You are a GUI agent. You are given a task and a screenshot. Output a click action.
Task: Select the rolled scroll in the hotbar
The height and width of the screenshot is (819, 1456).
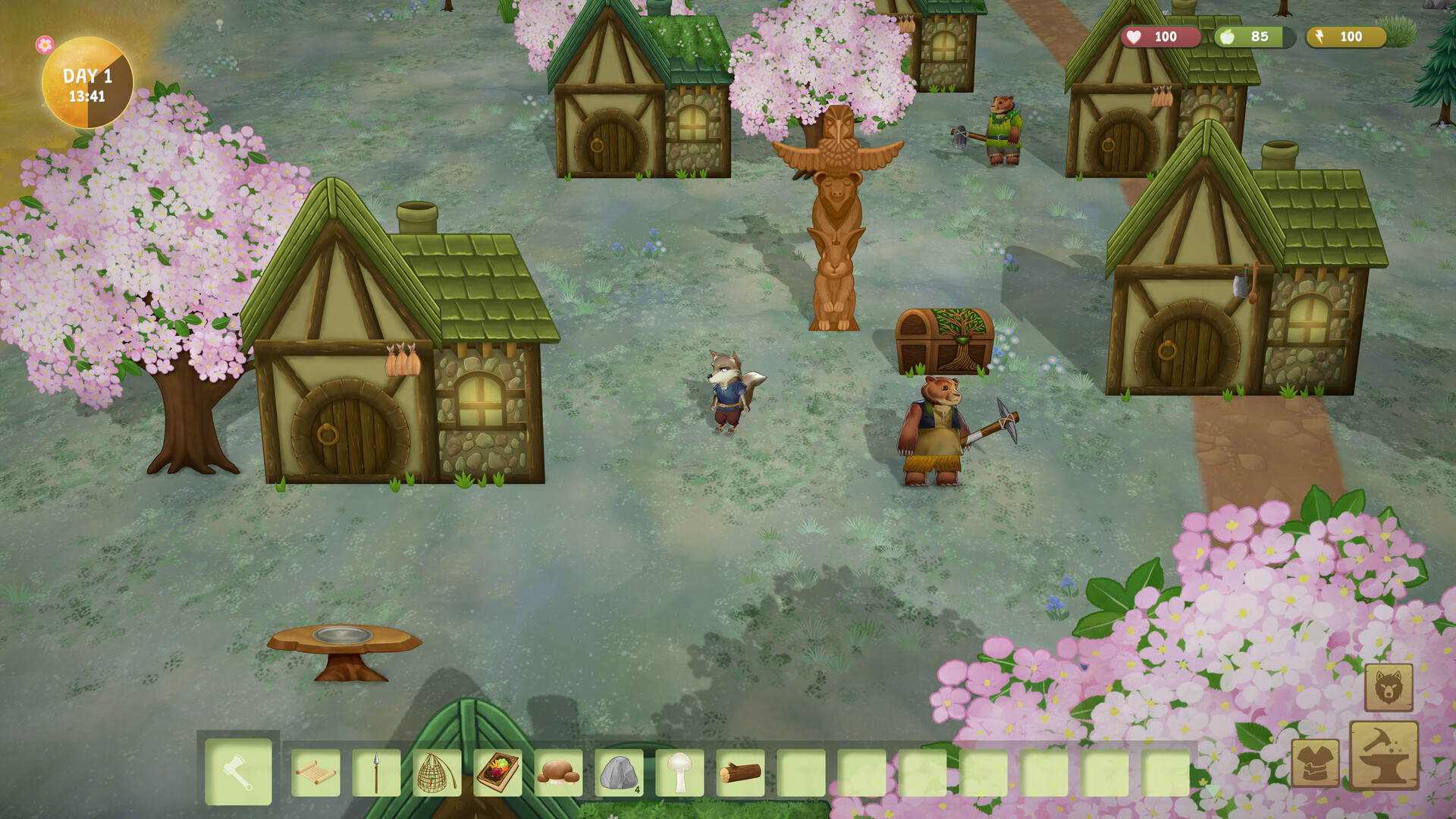pyautogui.click(x=315, y=773)
